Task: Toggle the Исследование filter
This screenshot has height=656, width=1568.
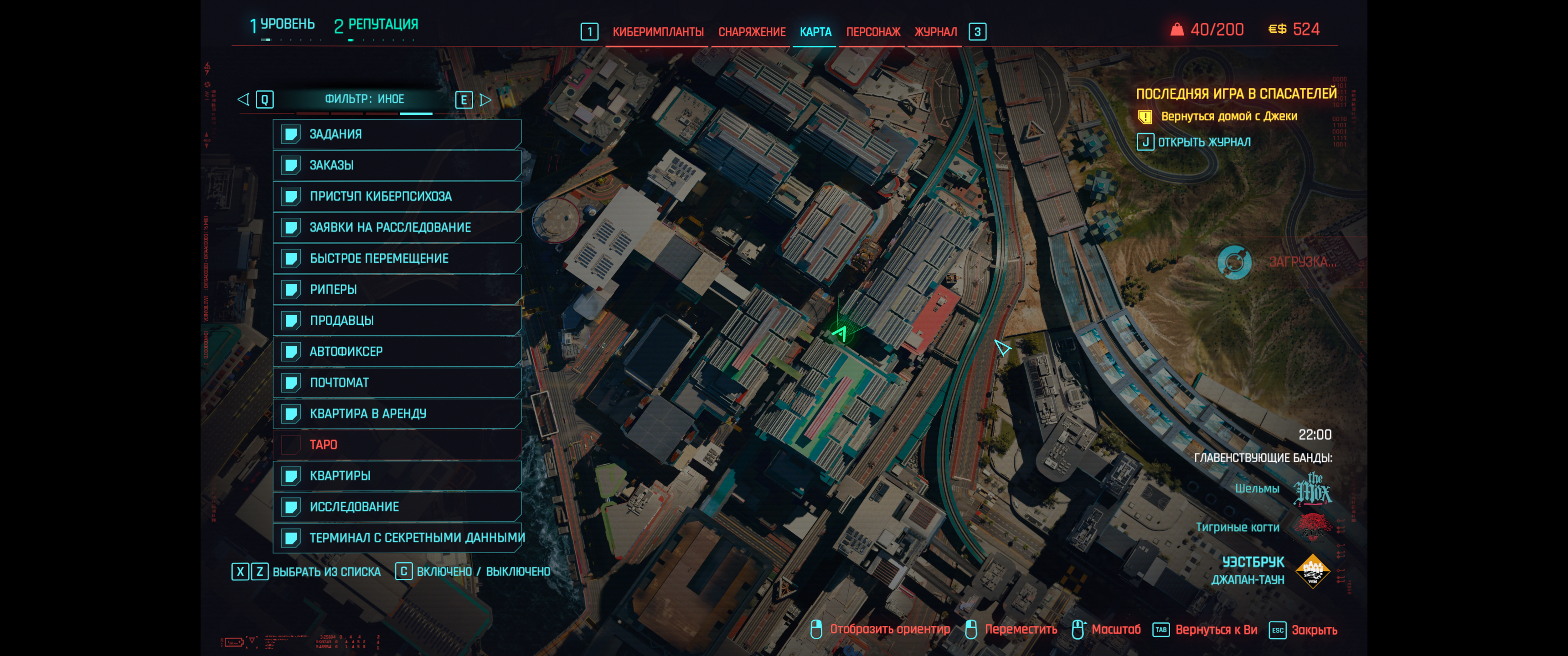Action: click(397, 507)
